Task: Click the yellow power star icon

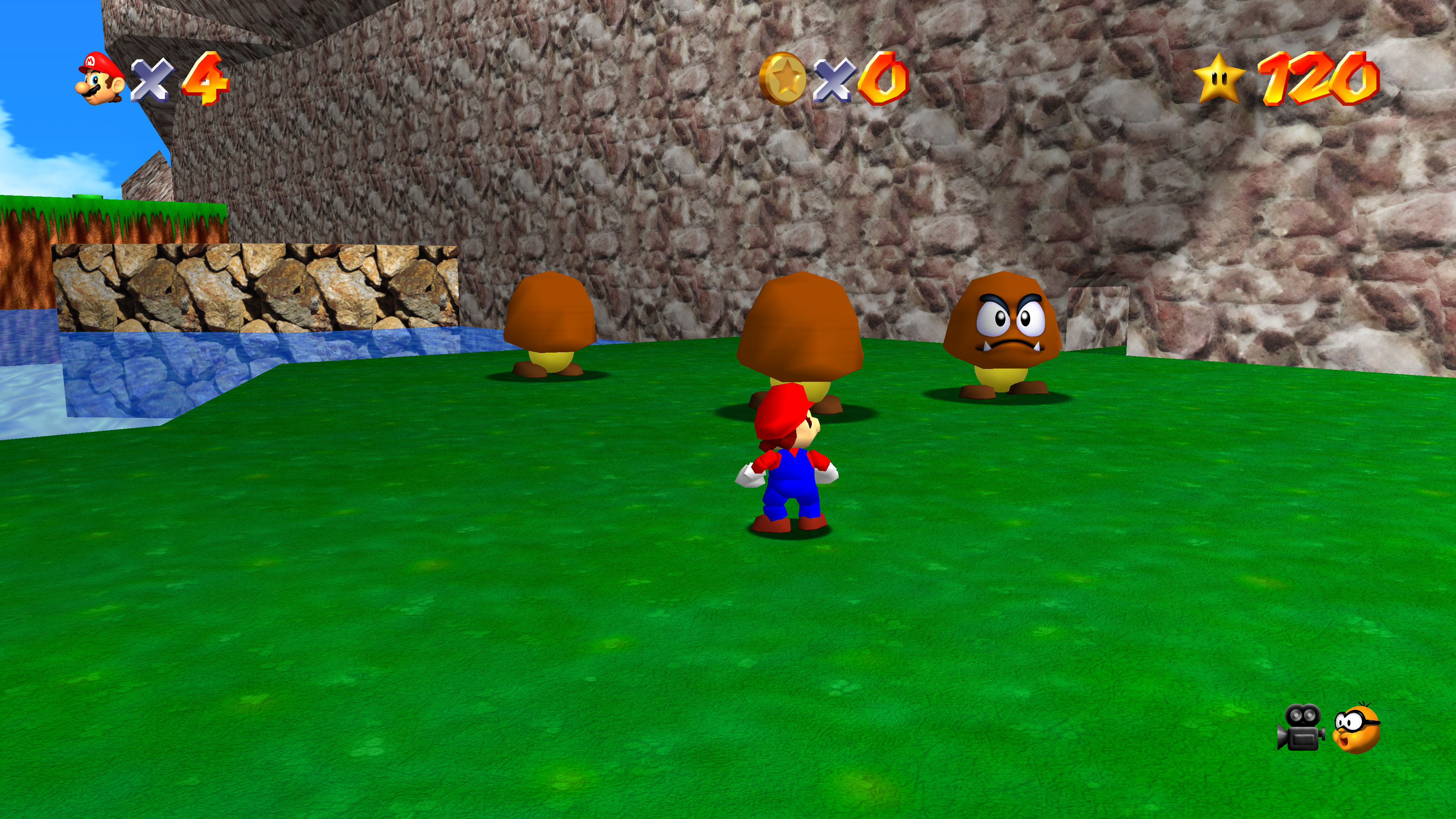Action: 1219,78
